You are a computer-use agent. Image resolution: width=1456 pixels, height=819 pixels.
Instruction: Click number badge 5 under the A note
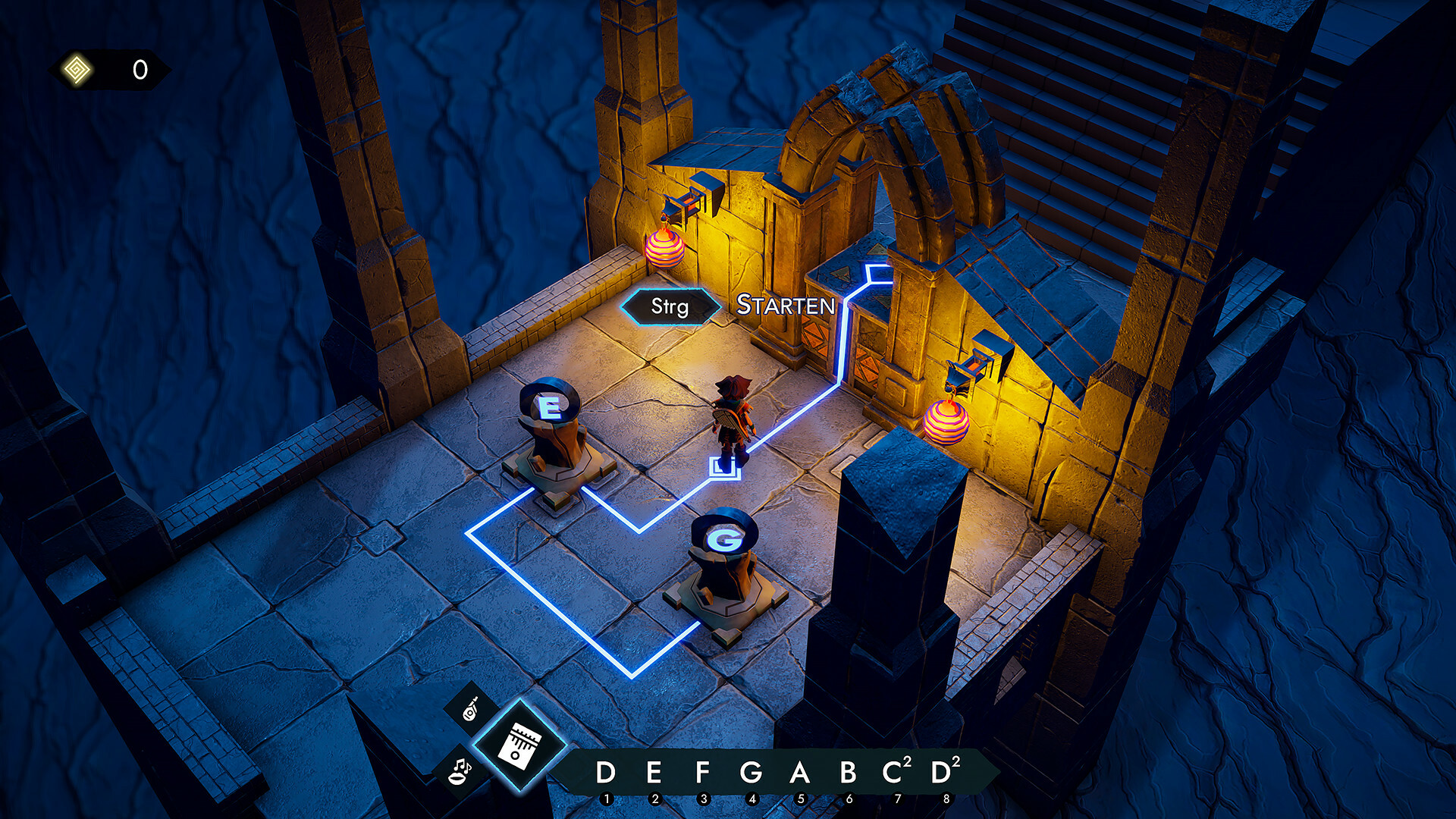(802, 797)
